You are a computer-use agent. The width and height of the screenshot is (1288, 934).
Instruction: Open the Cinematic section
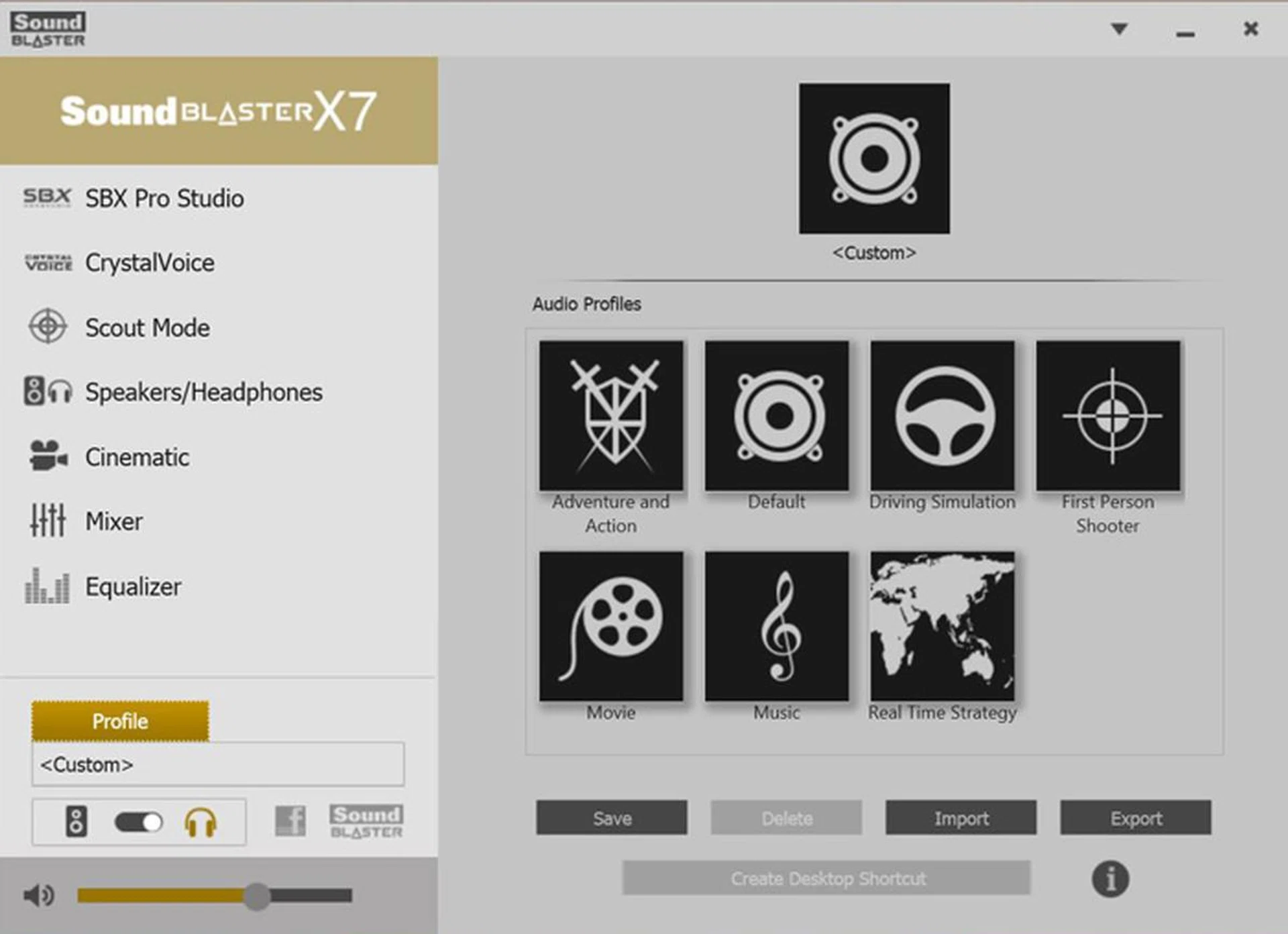137,458
